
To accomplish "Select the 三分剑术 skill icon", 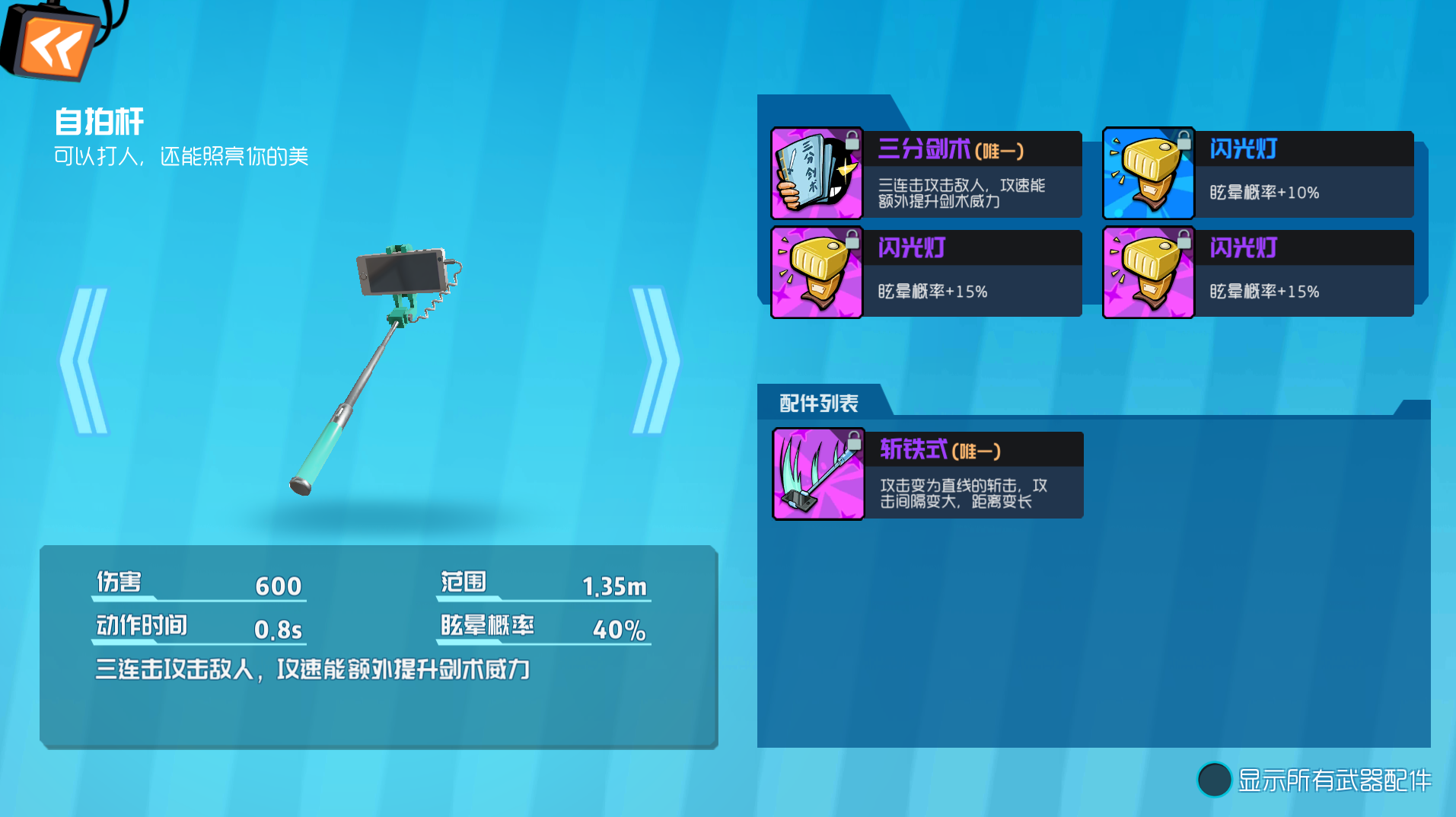I will pyautogui.click(x=816, y=173).
